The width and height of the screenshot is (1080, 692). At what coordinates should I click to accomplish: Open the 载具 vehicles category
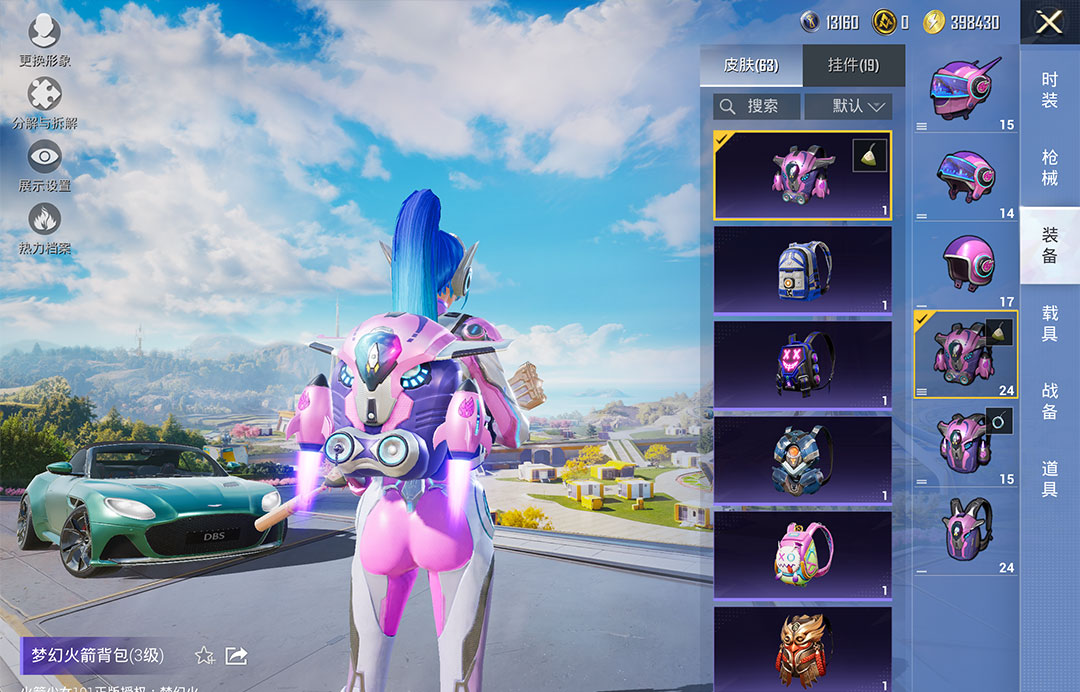1049,324
